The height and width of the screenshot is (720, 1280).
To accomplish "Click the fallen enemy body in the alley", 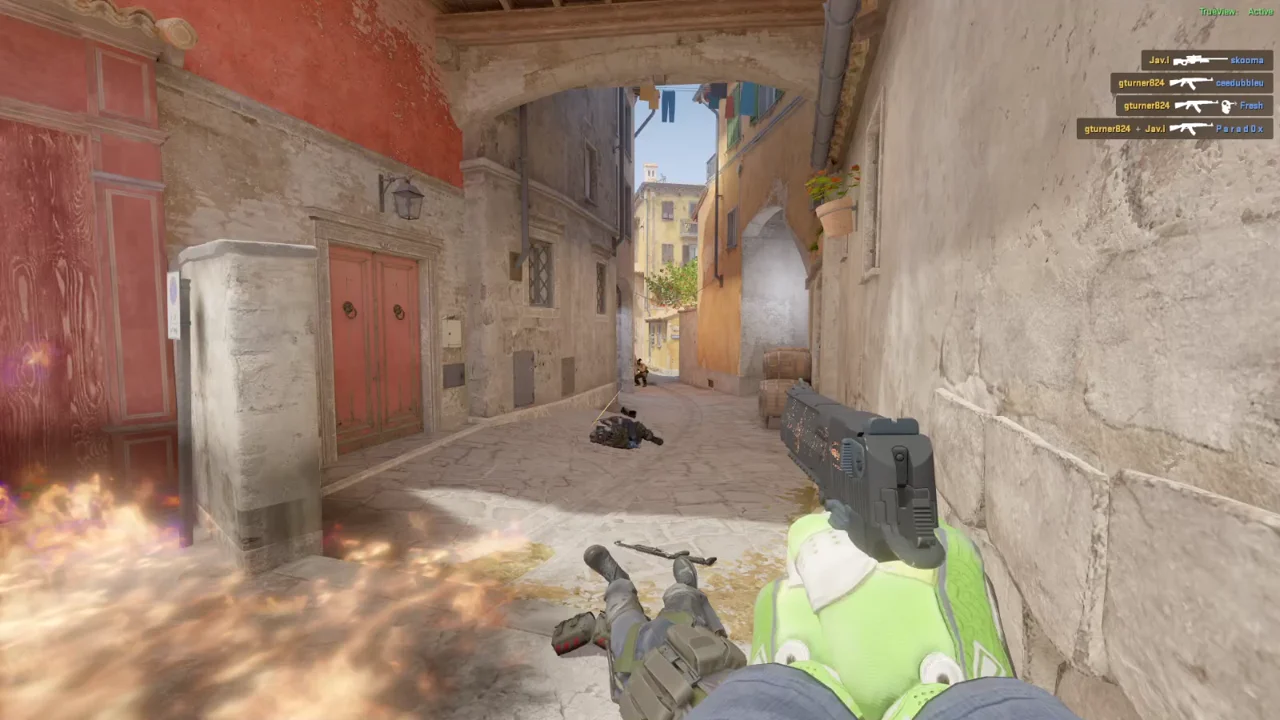I will pos(622,433).
